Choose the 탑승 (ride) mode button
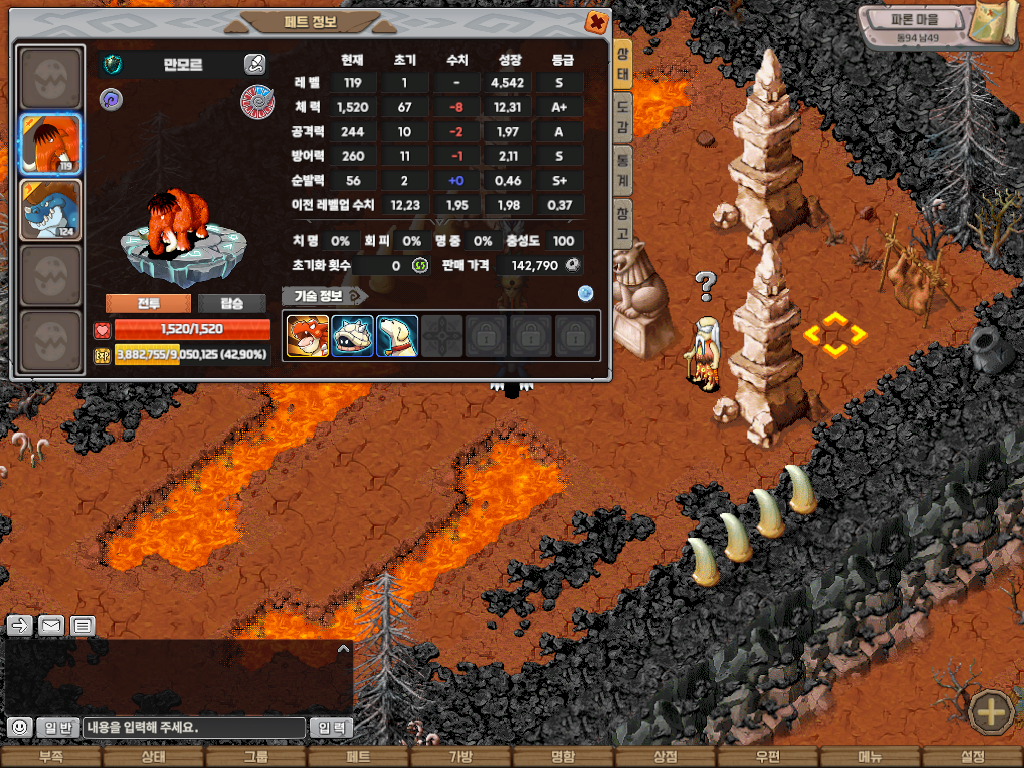Viewport: 1024px width, 768px height. pyautogui.click(x=231, y=304)
